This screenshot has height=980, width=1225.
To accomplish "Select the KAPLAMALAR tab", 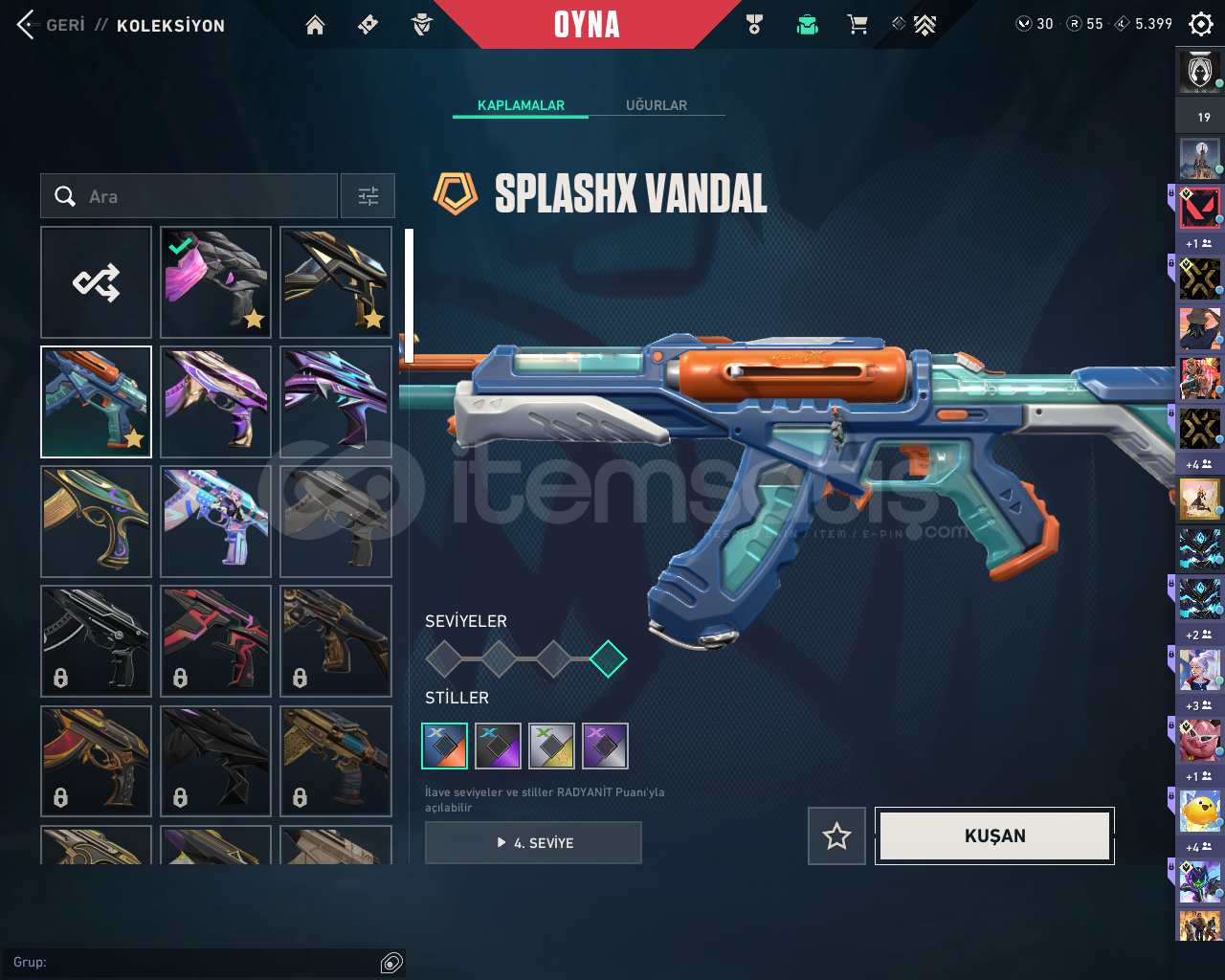I will 521,105.
